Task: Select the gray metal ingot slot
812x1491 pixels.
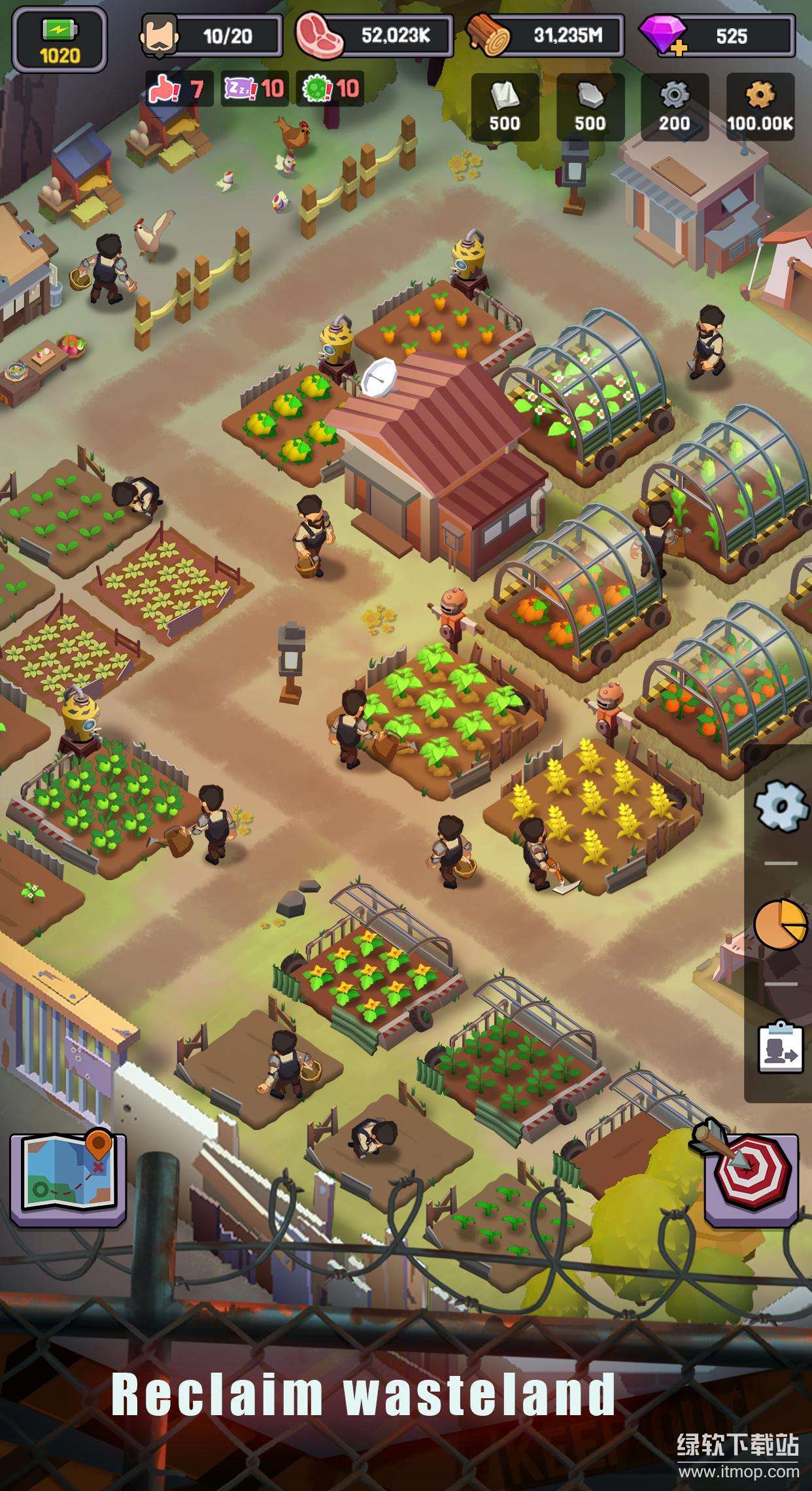Action: point(590,107)
